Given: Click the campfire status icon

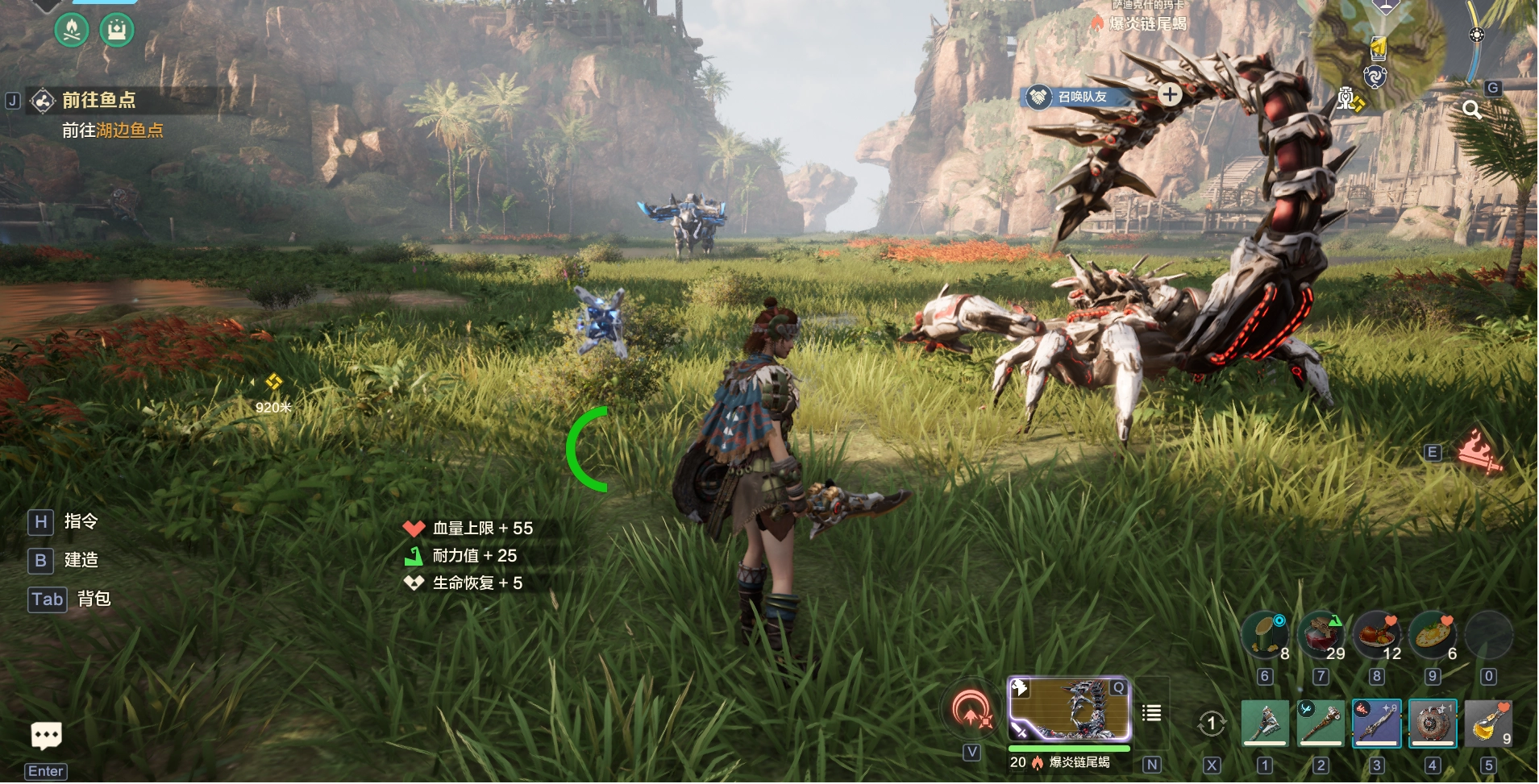Looking at the screenshot, I should 72,31.
